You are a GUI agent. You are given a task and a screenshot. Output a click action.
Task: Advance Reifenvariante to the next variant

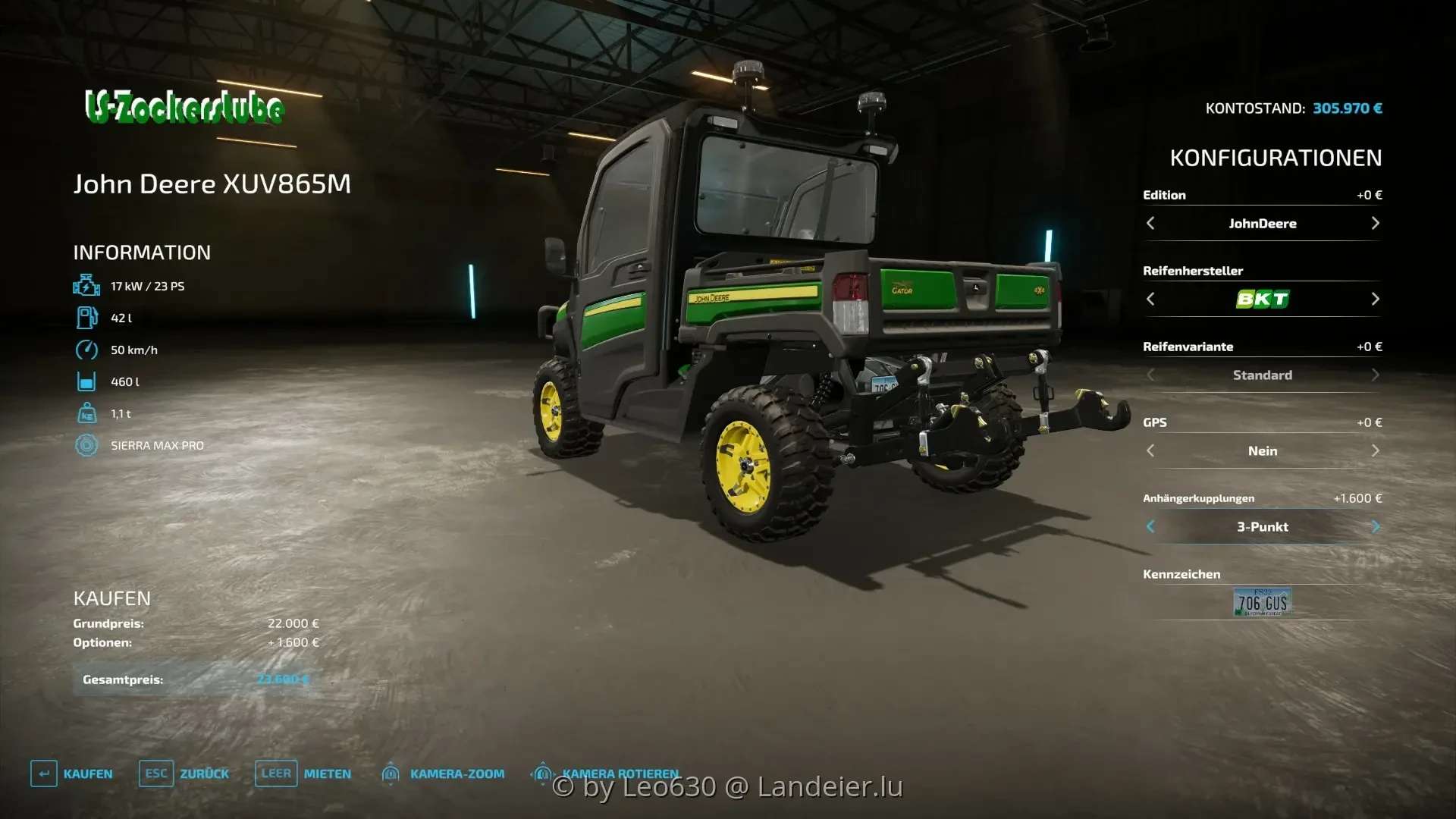click(1375, 375)
